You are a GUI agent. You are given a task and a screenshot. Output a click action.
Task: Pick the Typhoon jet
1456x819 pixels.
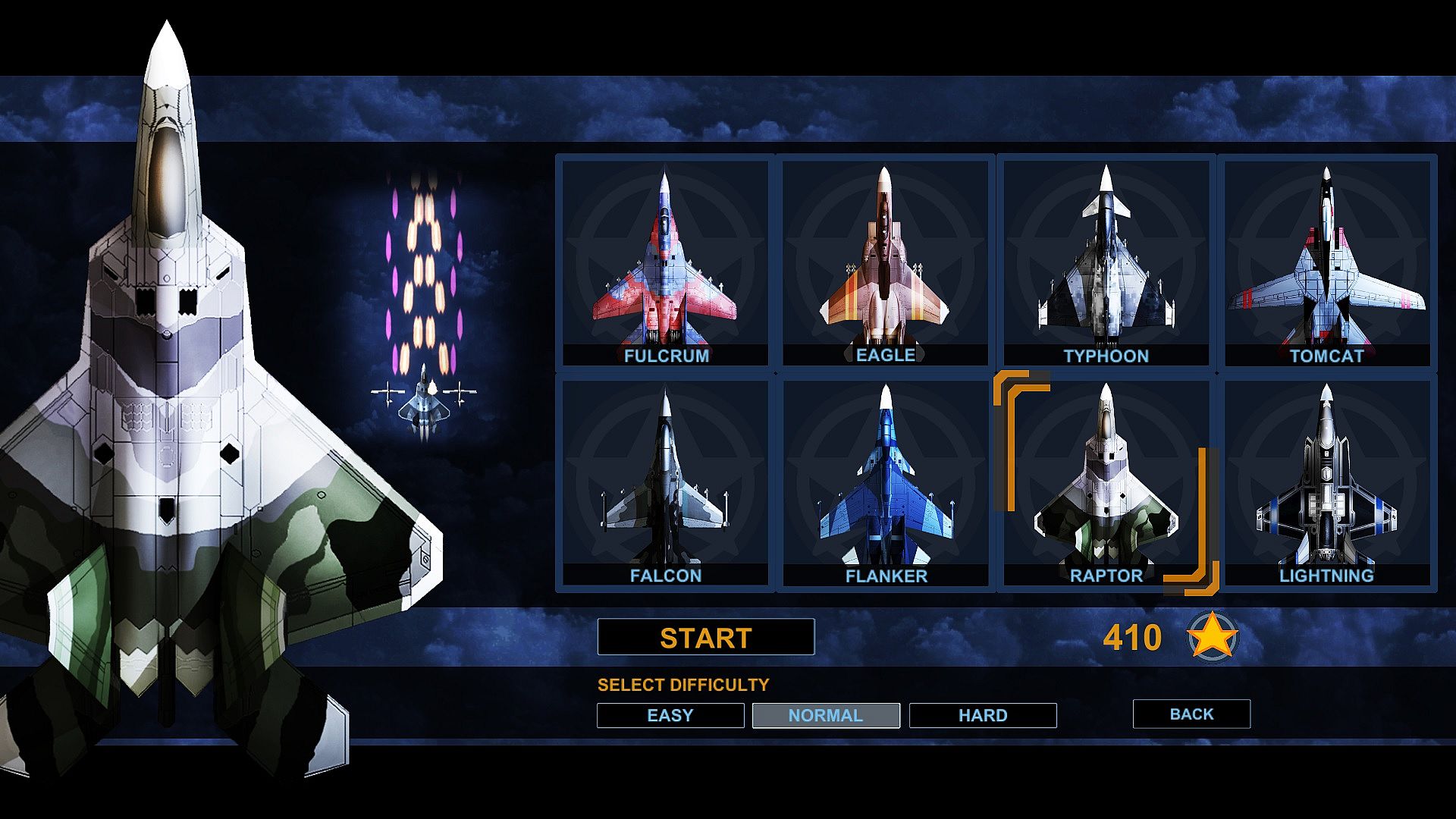tap(1106, 262)
